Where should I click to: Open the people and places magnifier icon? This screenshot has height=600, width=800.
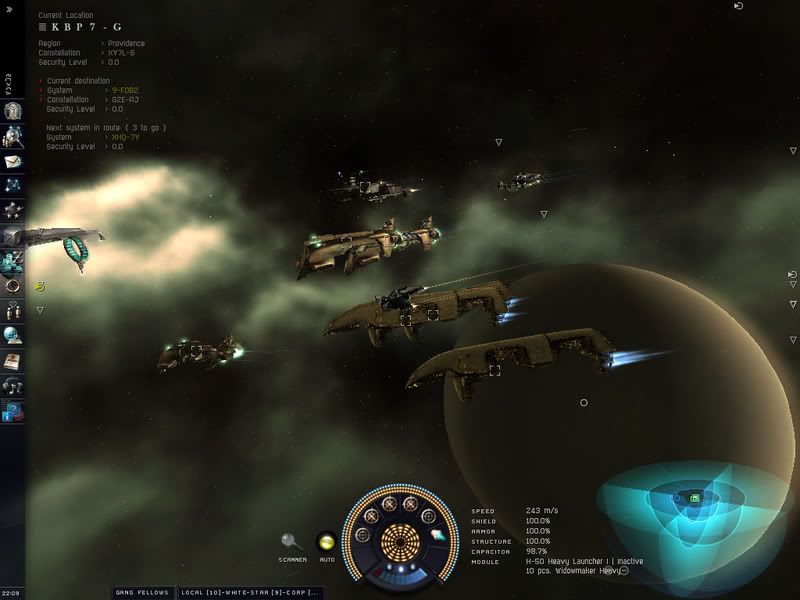point(13,136)
